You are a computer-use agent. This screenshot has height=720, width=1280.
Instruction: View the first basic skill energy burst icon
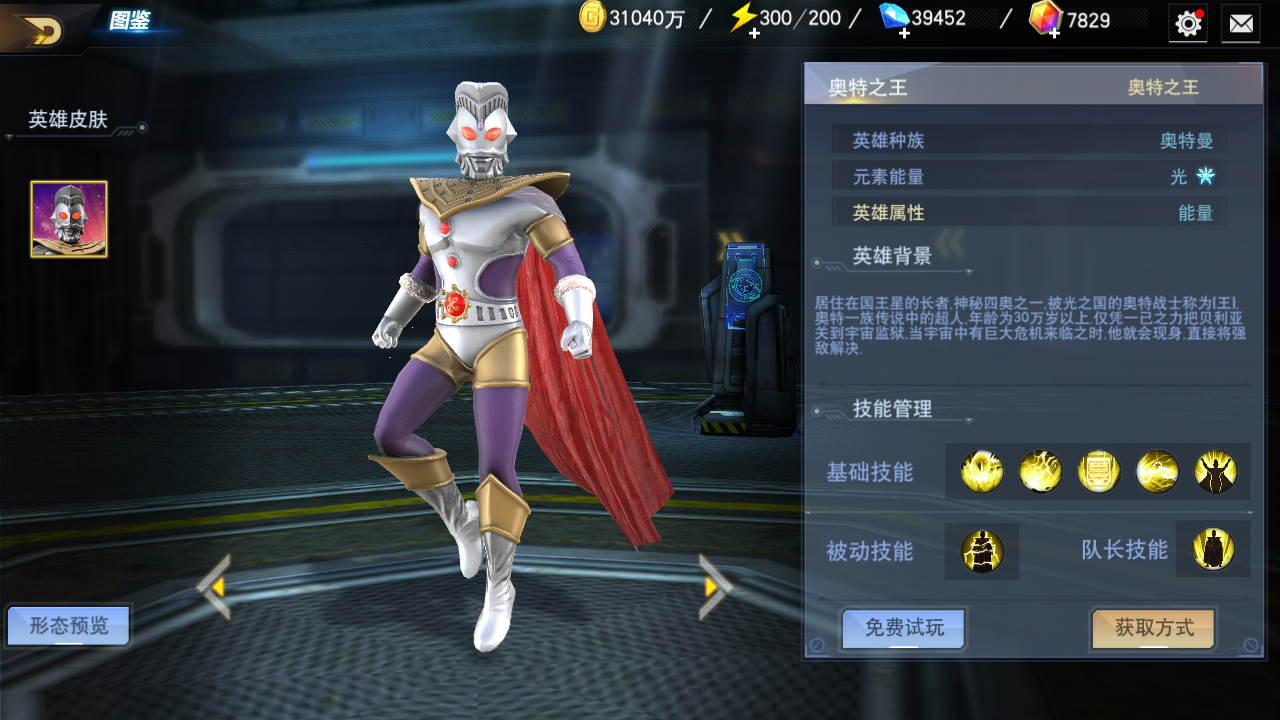982,472
